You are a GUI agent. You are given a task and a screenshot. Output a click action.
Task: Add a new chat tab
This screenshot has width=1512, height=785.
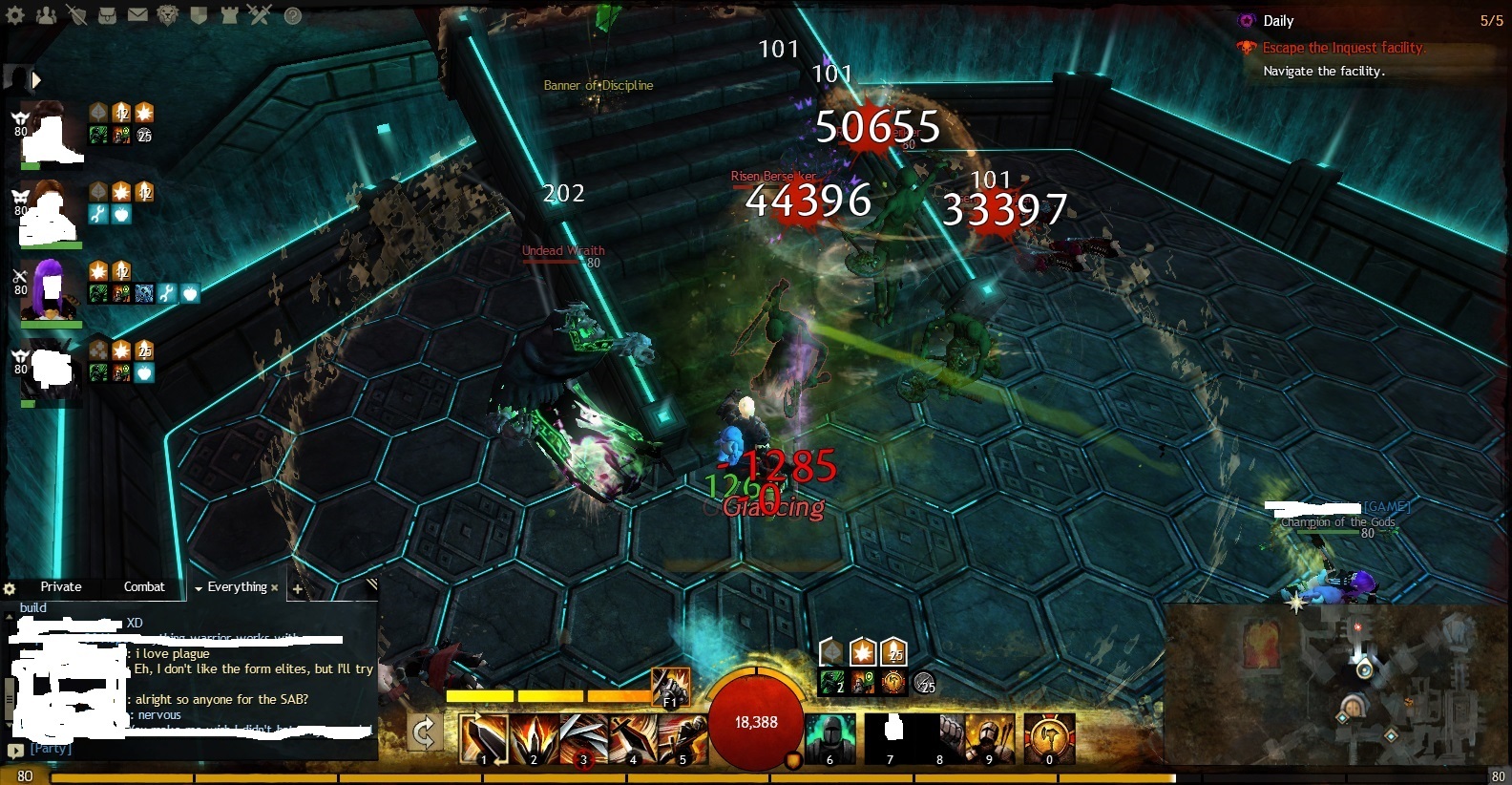point(298,588)
